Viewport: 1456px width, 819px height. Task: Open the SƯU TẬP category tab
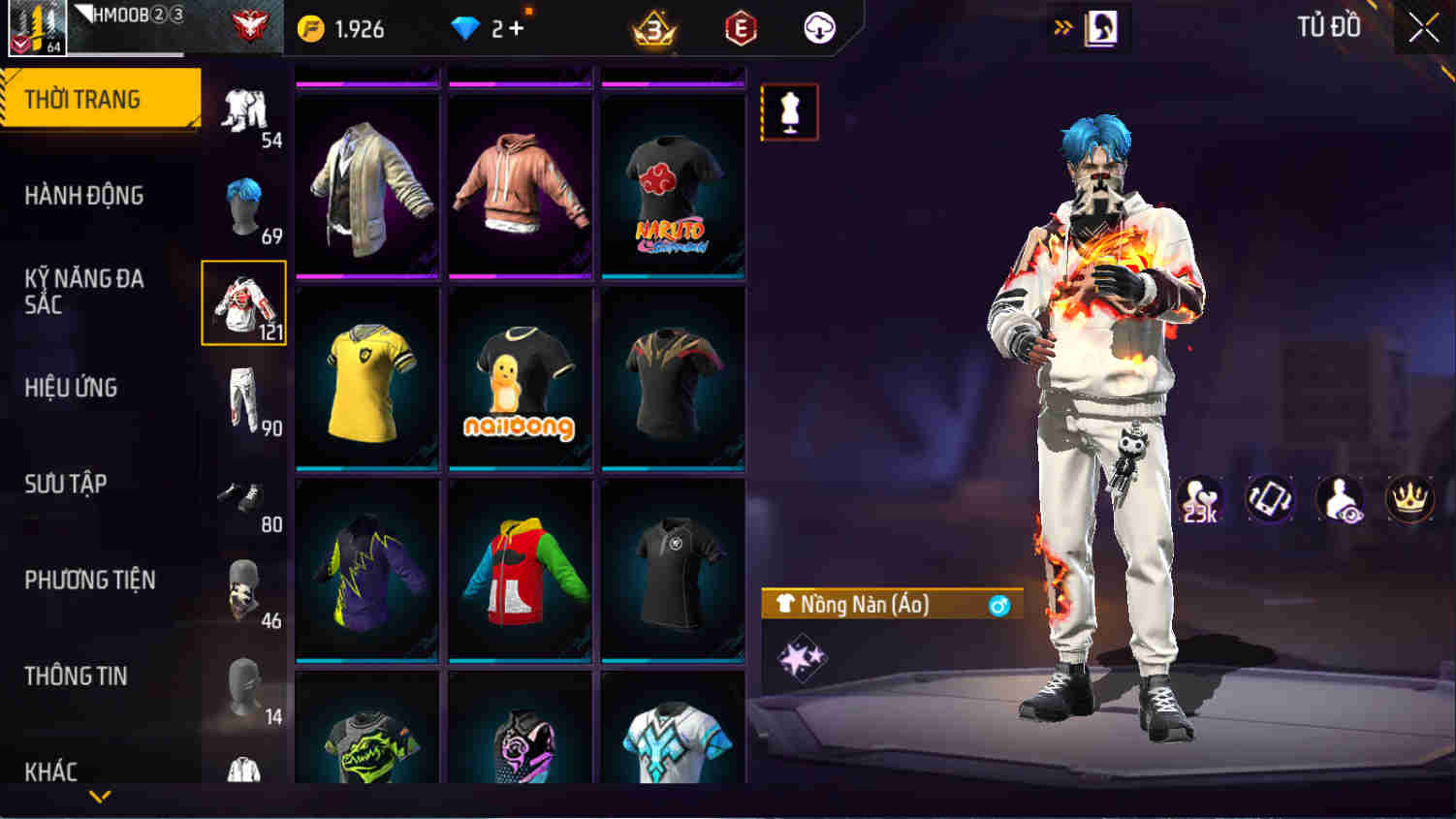(x=66, y=484)
